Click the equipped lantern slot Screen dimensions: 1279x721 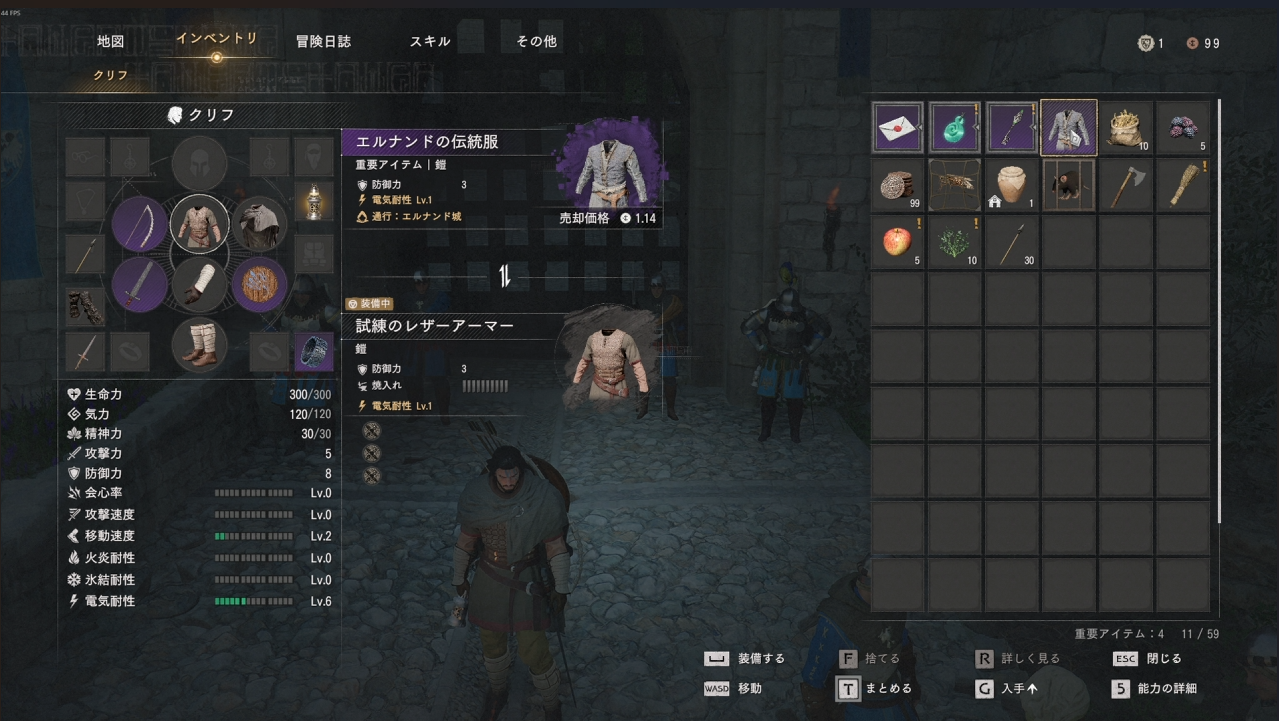(314, 201)
